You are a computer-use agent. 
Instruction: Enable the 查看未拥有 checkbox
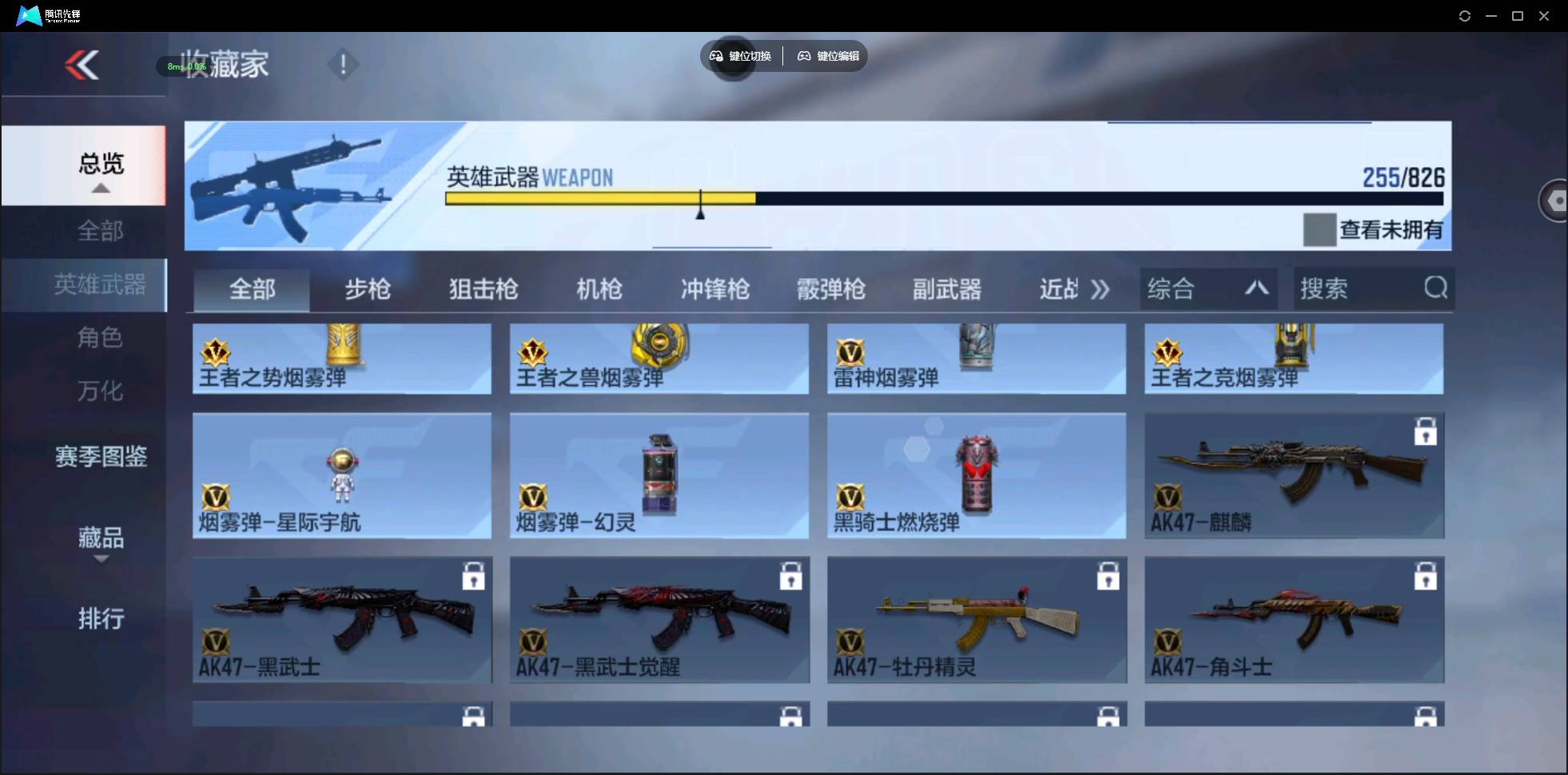pos(1322,230)
